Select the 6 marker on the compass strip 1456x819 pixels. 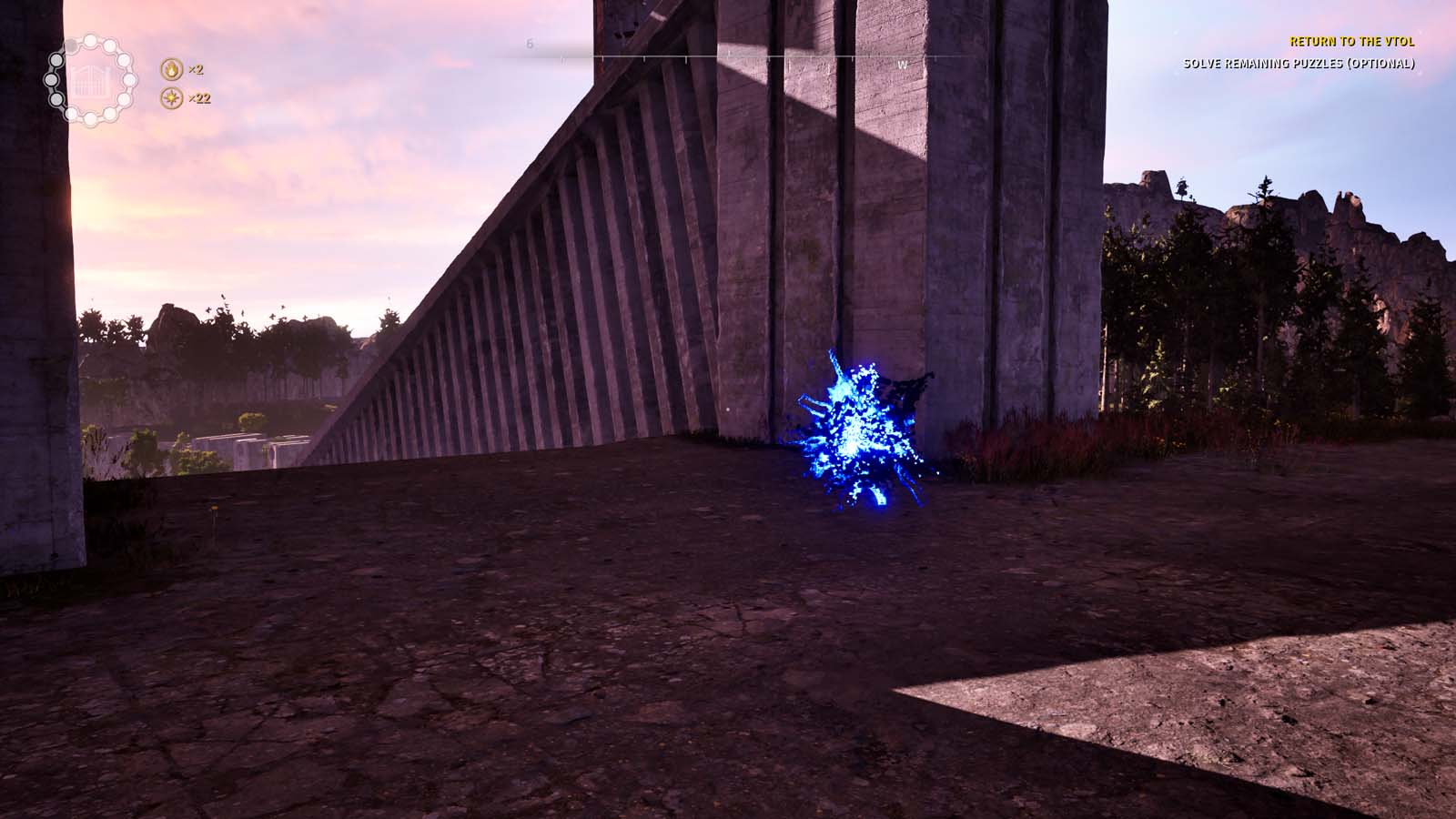click(528, 42)
